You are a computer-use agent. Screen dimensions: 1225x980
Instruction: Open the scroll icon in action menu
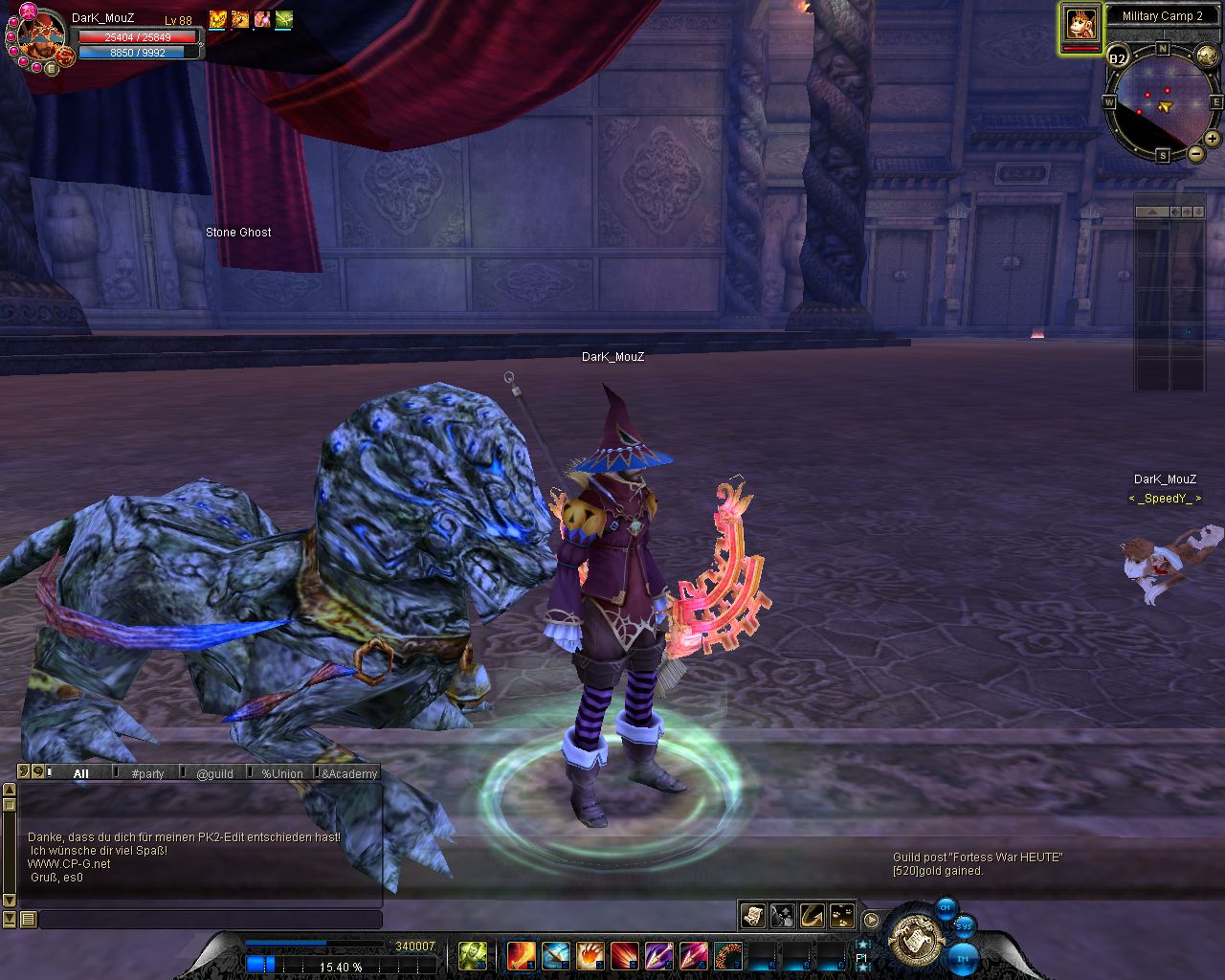pos(753,916)
